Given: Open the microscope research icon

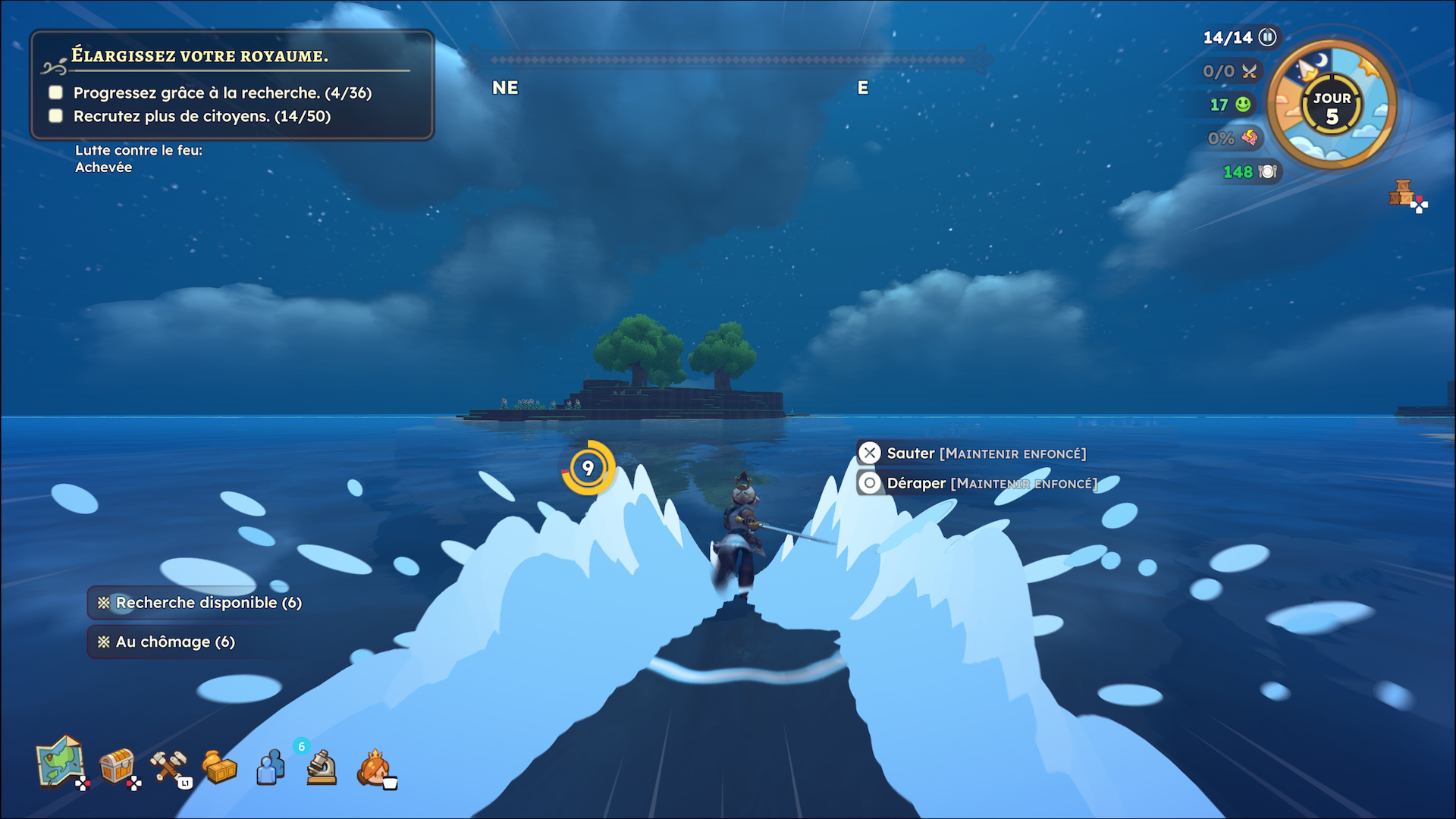Looking at the screenshot, I should [x=322, y=767].
